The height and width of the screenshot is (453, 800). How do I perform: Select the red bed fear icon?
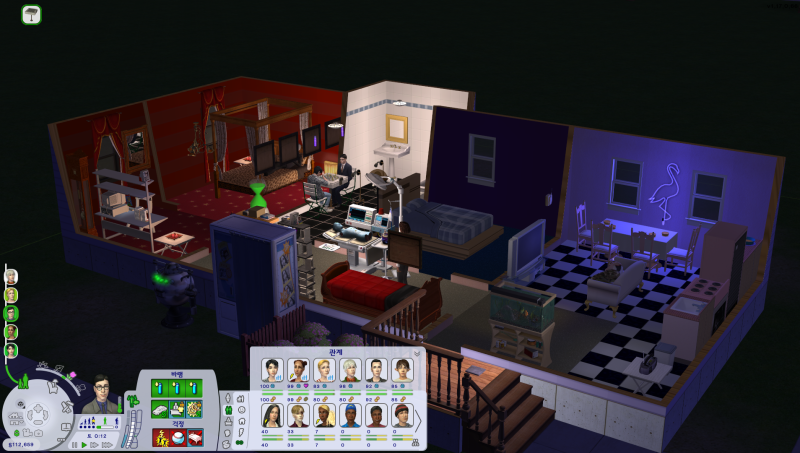pyautogui.click(x=194, y=436)
